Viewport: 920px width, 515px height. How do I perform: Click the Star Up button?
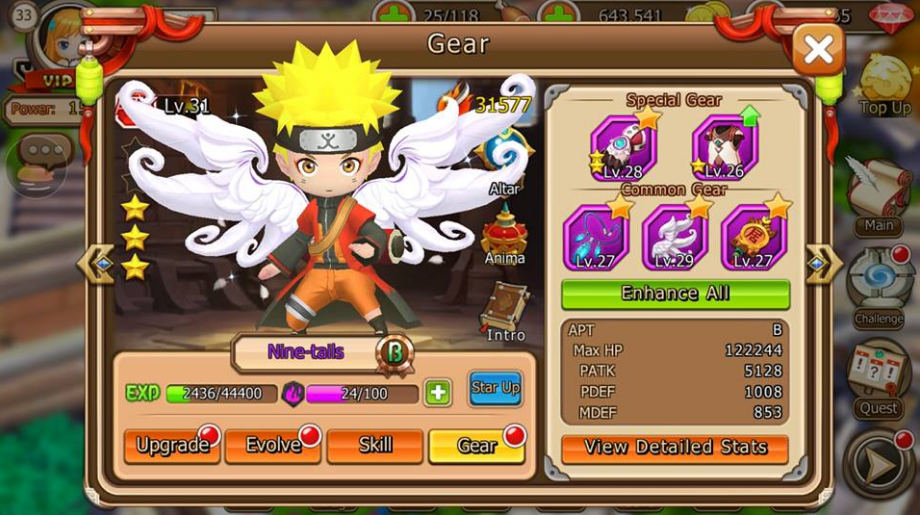[x=496, y=388]
